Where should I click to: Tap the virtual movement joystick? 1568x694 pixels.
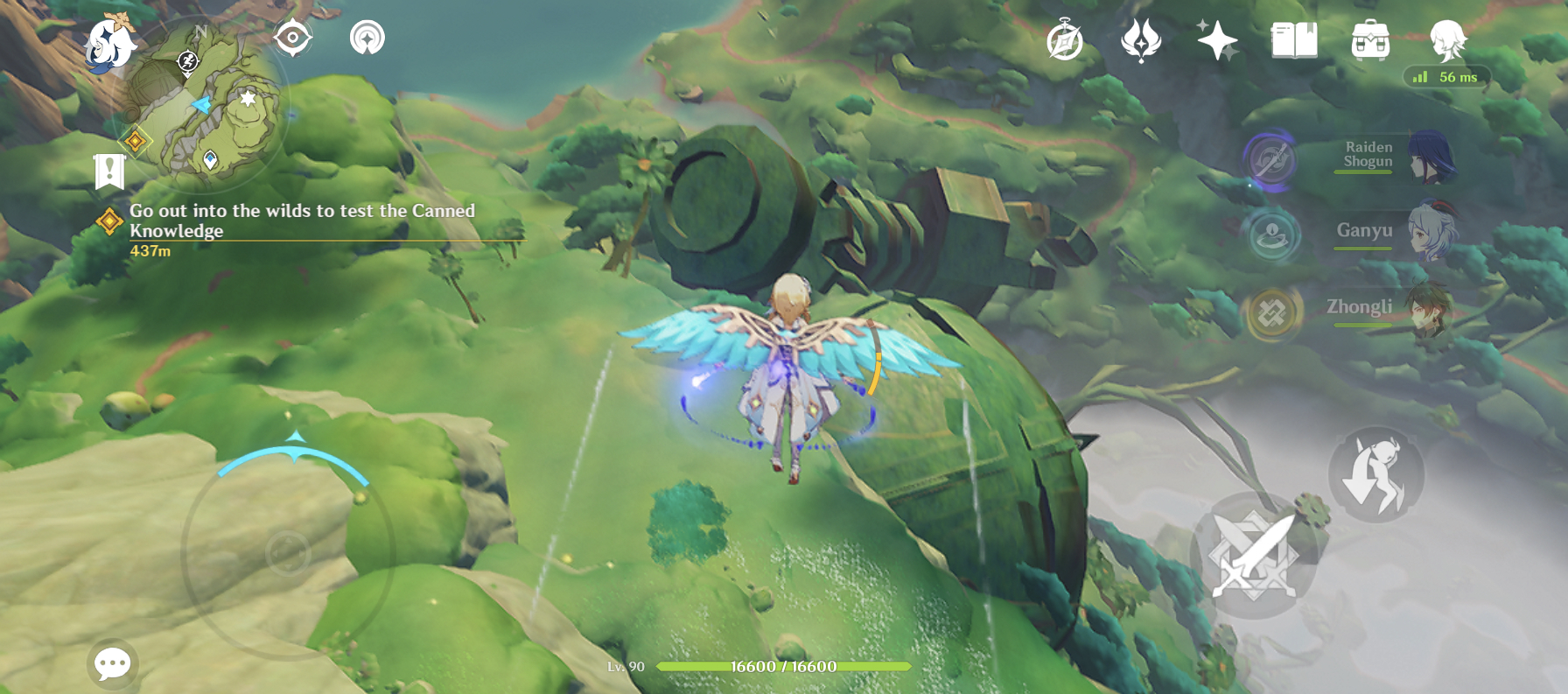click(x=288, y=553)
